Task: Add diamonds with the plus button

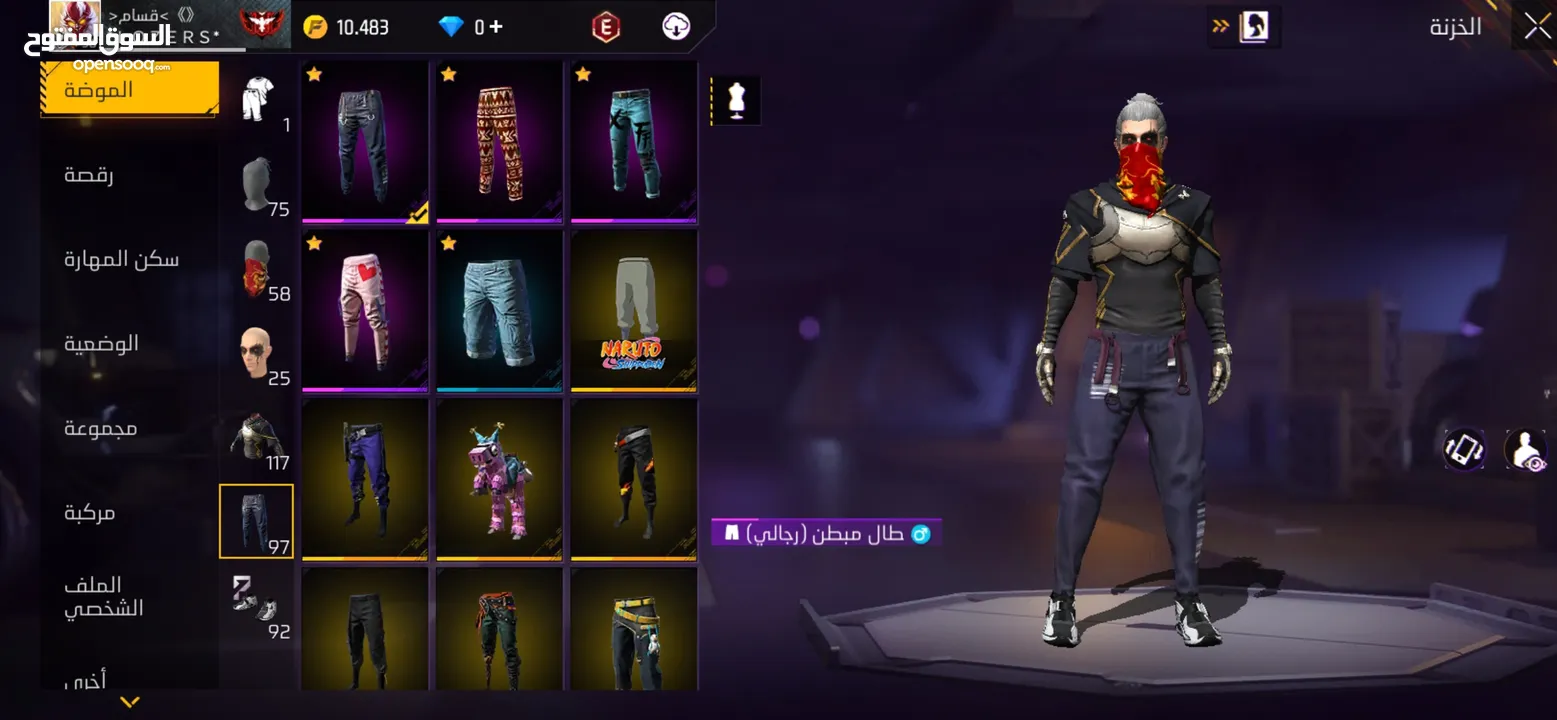Action: [x=496, y=27]
